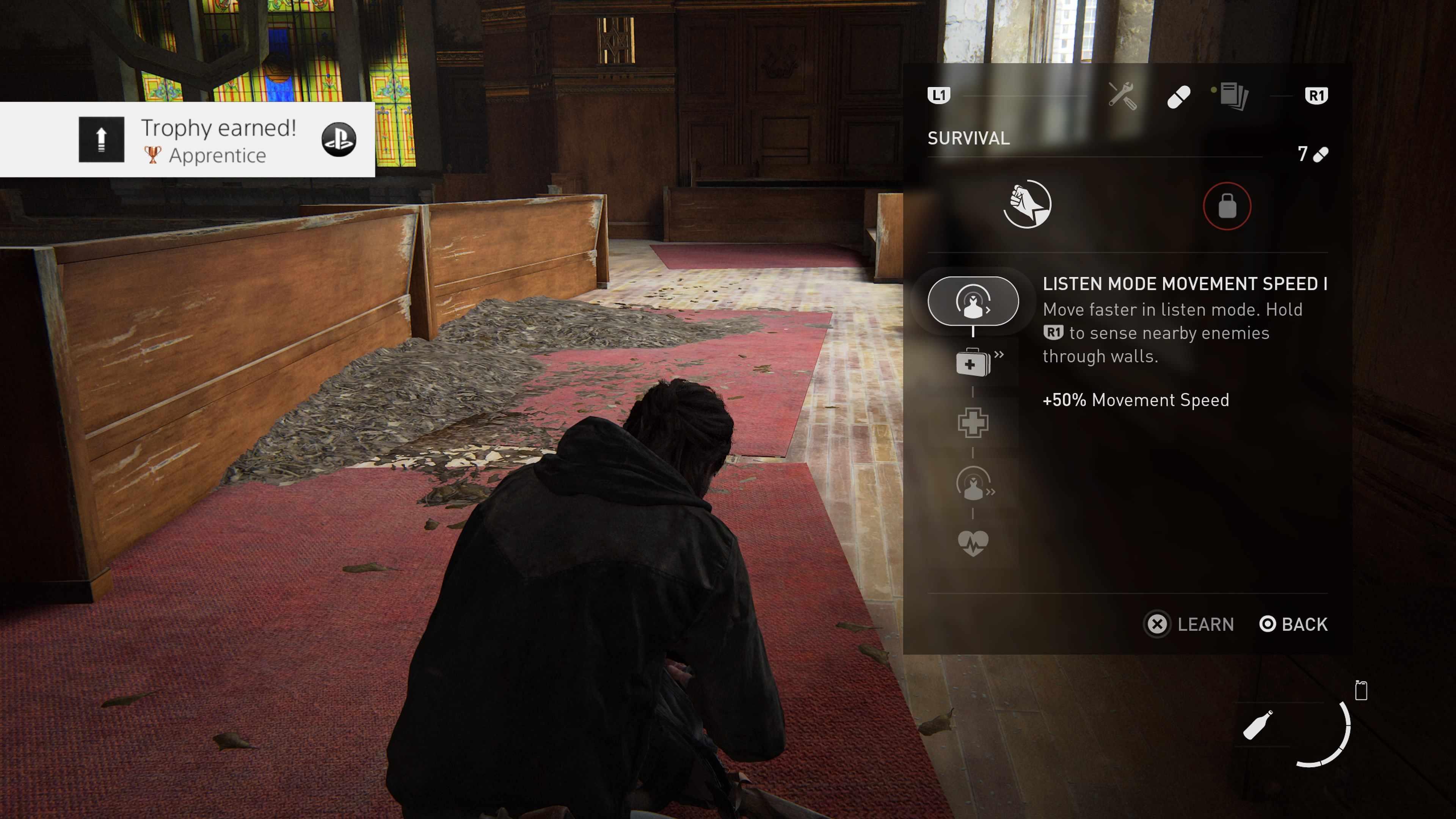
Task: Switch to the crafting tools tab
Action: click(1122, 96)
